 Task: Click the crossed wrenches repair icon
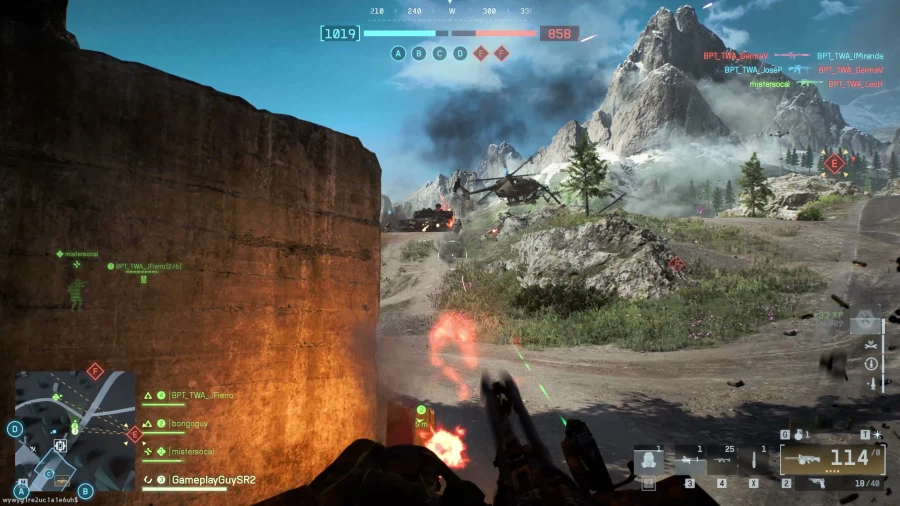pos(872,344)
